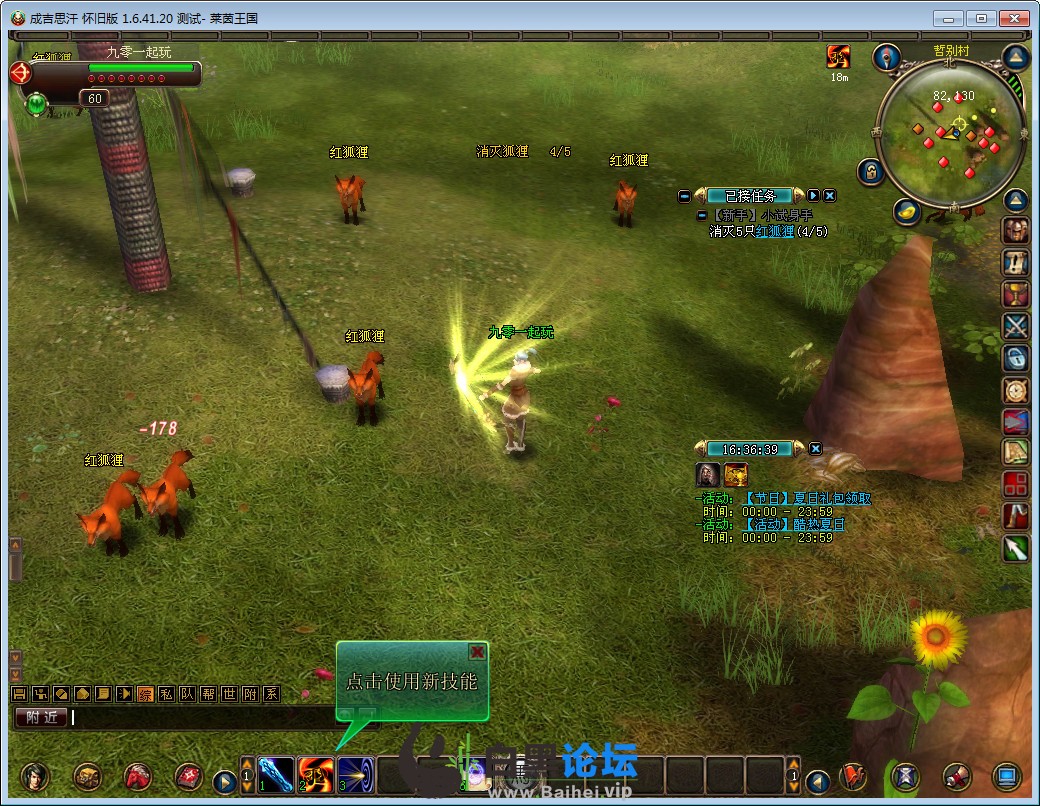Image resolution: width=1040 pixels, height=806 pixels.
Task: Open the character portrait menu button
Action: 35,776
